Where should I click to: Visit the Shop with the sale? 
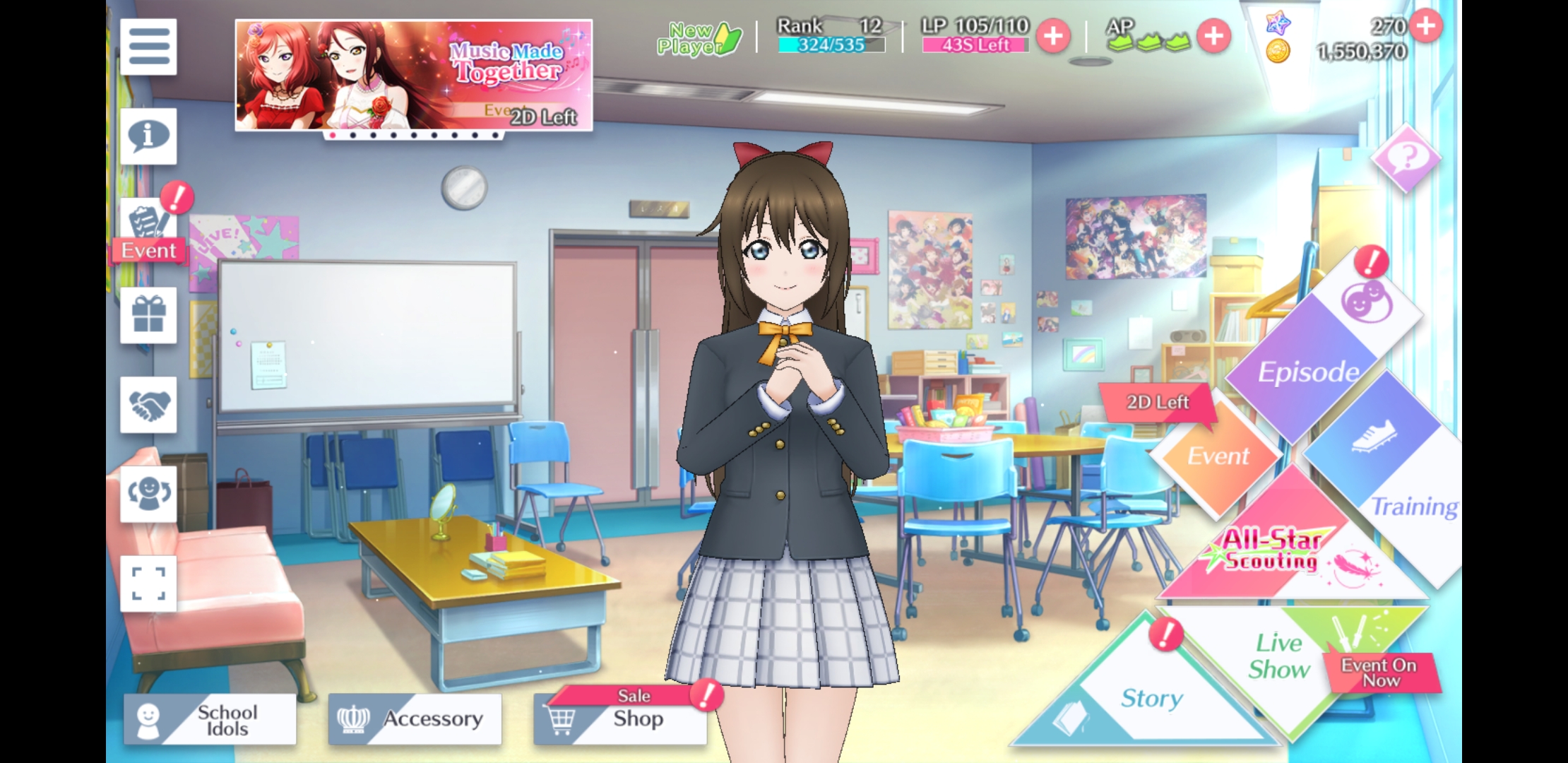coord(620,719)
